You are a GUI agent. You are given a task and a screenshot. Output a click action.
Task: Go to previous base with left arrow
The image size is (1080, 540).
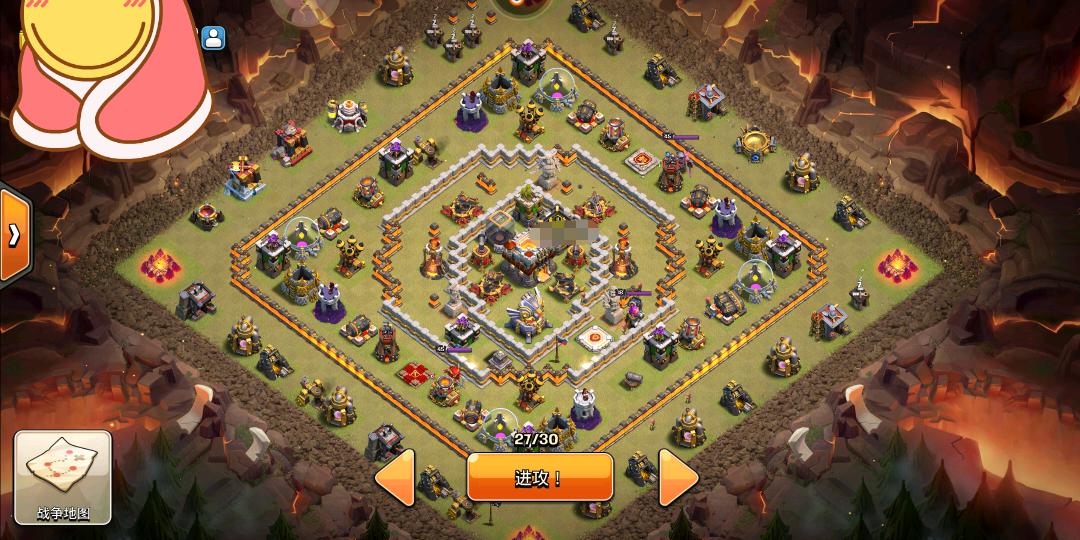tap(395, 478)
